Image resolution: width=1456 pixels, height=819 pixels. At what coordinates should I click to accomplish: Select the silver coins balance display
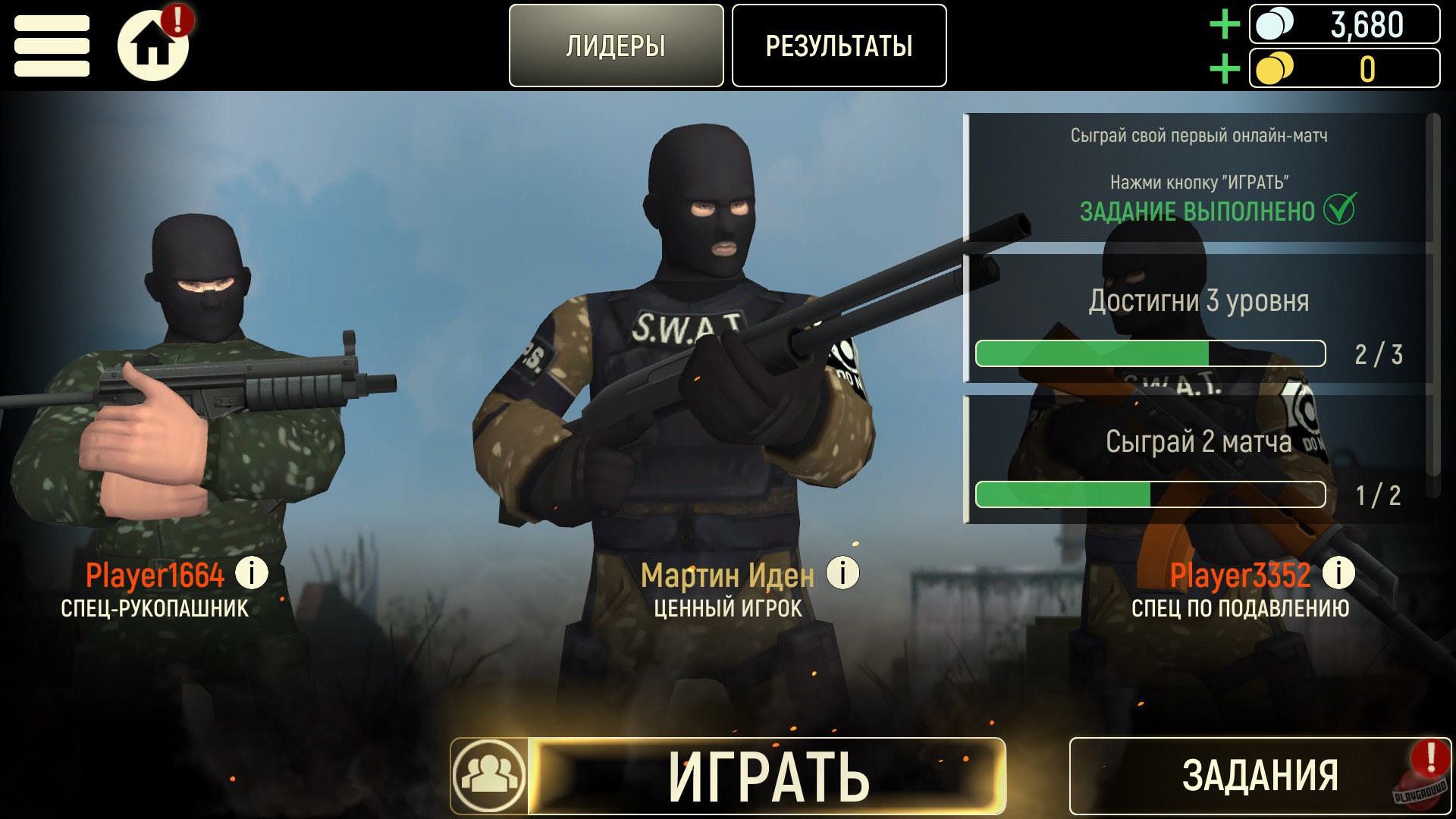click(1346, 24)
